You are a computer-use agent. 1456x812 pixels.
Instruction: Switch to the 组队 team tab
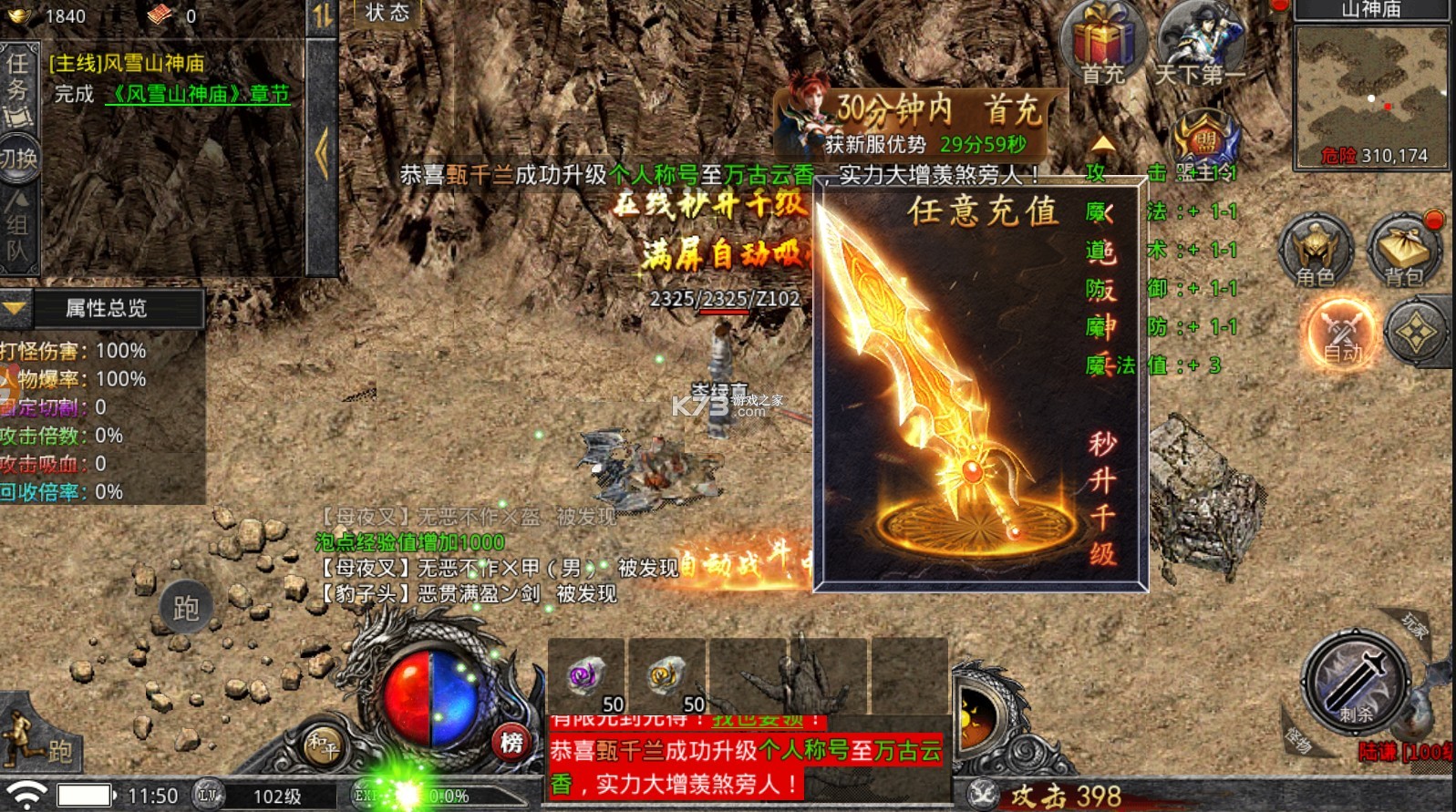tap(18, 228)
